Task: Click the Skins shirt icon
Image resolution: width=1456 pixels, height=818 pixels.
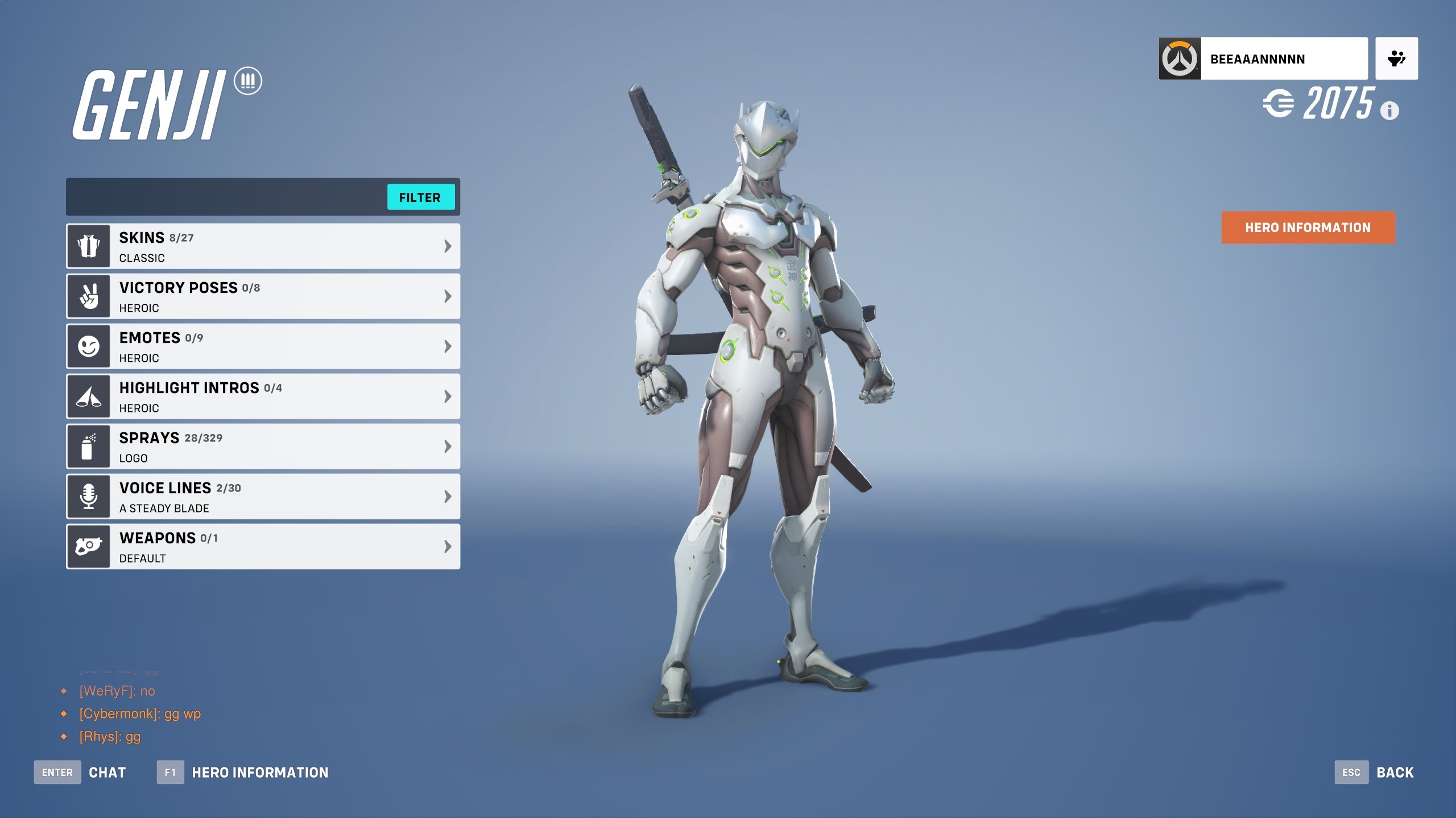Action: click(x=88, y=246)
